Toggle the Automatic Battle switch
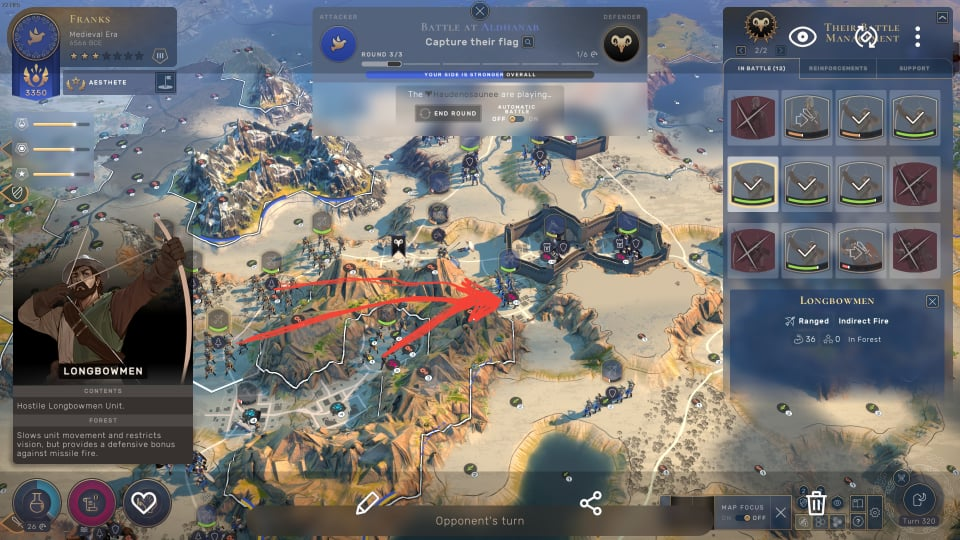The height and width of the screenshot is (540, 960). (516, 118)
